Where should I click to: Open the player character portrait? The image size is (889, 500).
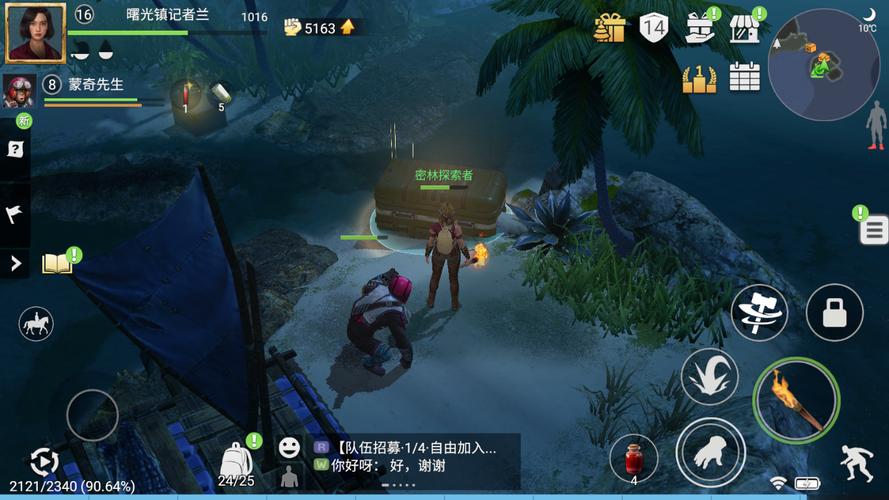(x=36, y=32)
